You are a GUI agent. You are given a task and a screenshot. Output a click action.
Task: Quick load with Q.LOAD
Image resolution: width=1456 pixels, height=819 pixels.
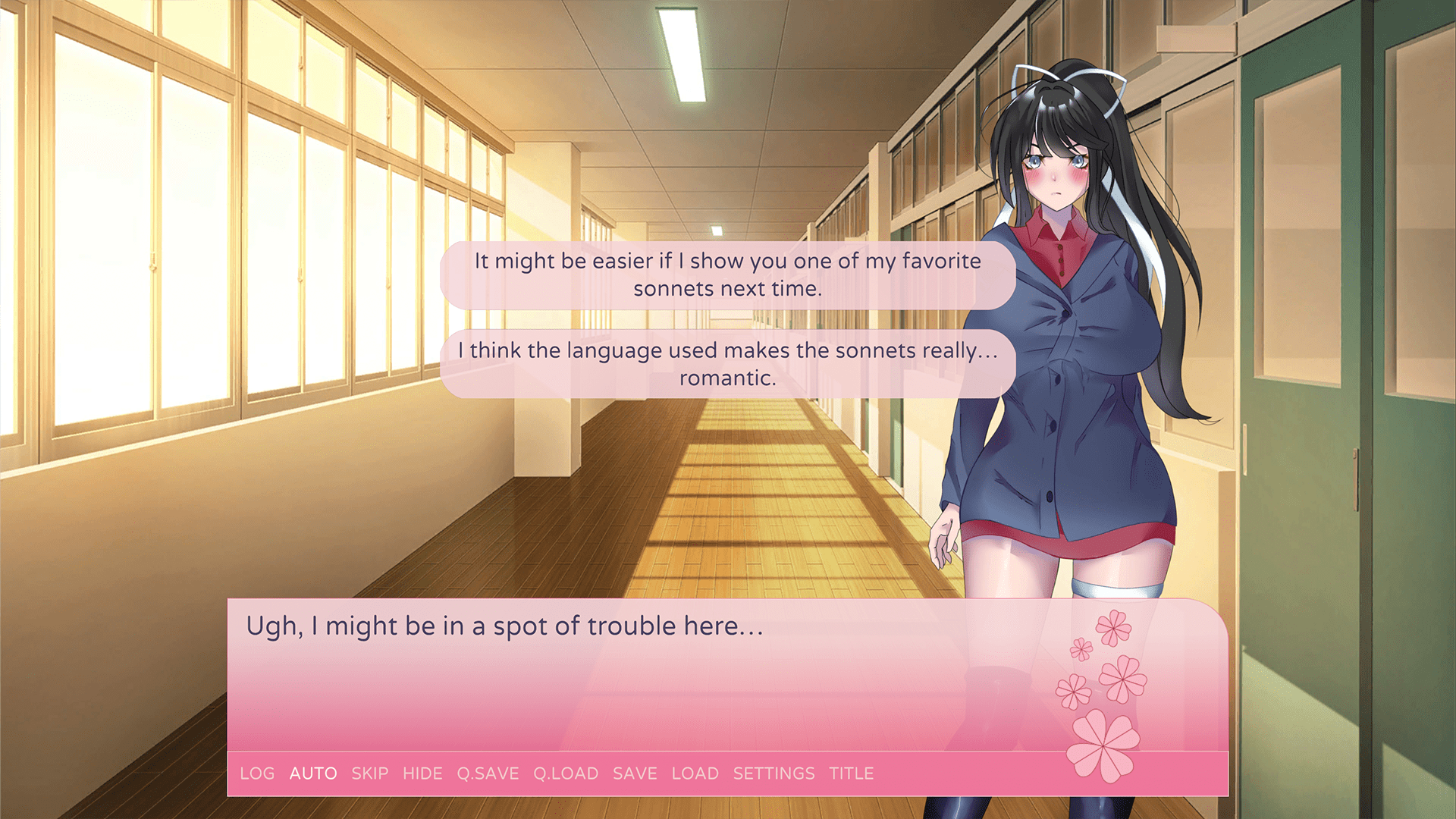(566, 773)
